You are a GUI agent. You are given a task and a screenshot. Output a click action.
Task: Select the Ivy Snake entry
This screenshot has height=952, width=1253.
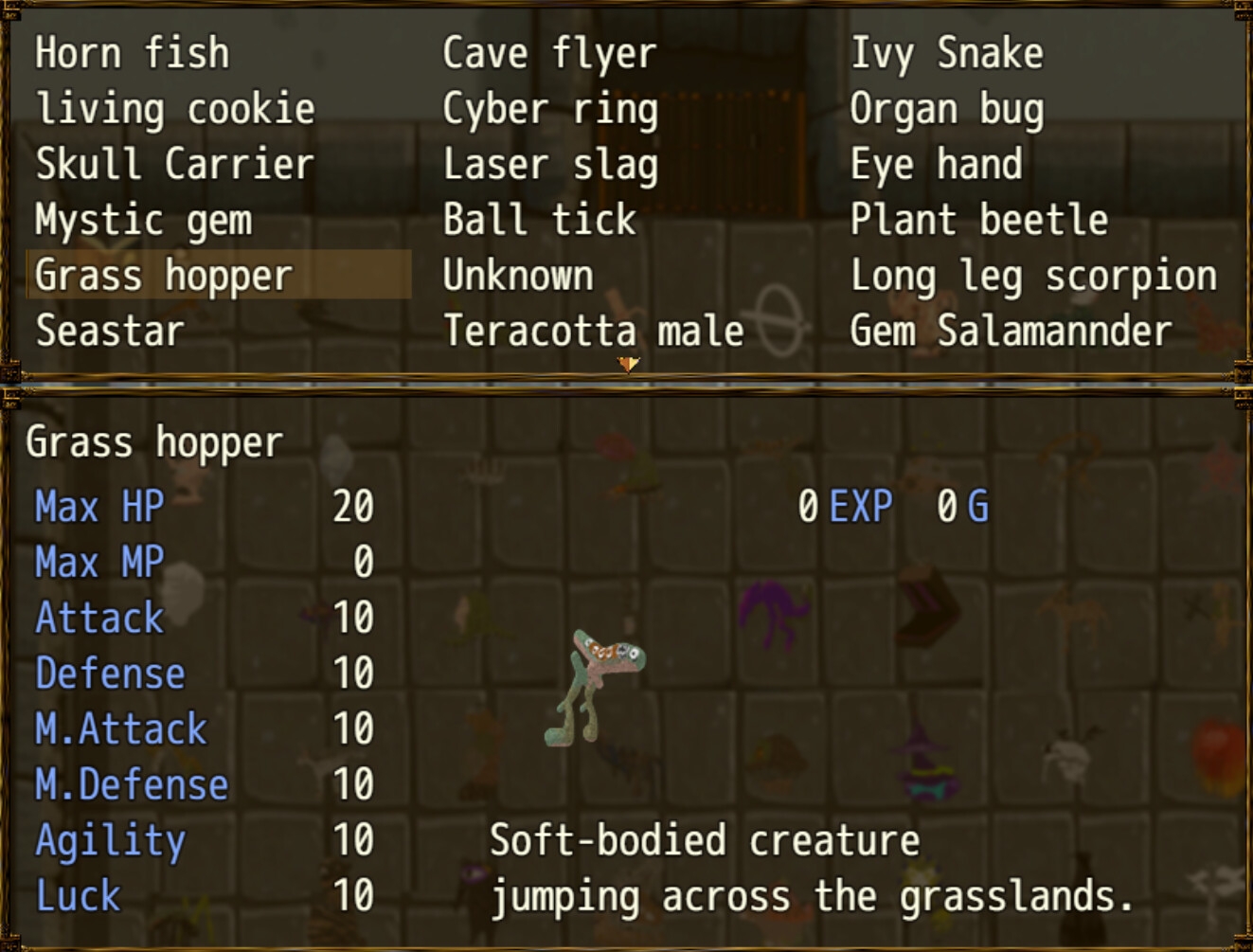pyautogui.click(x=946, y=53)
